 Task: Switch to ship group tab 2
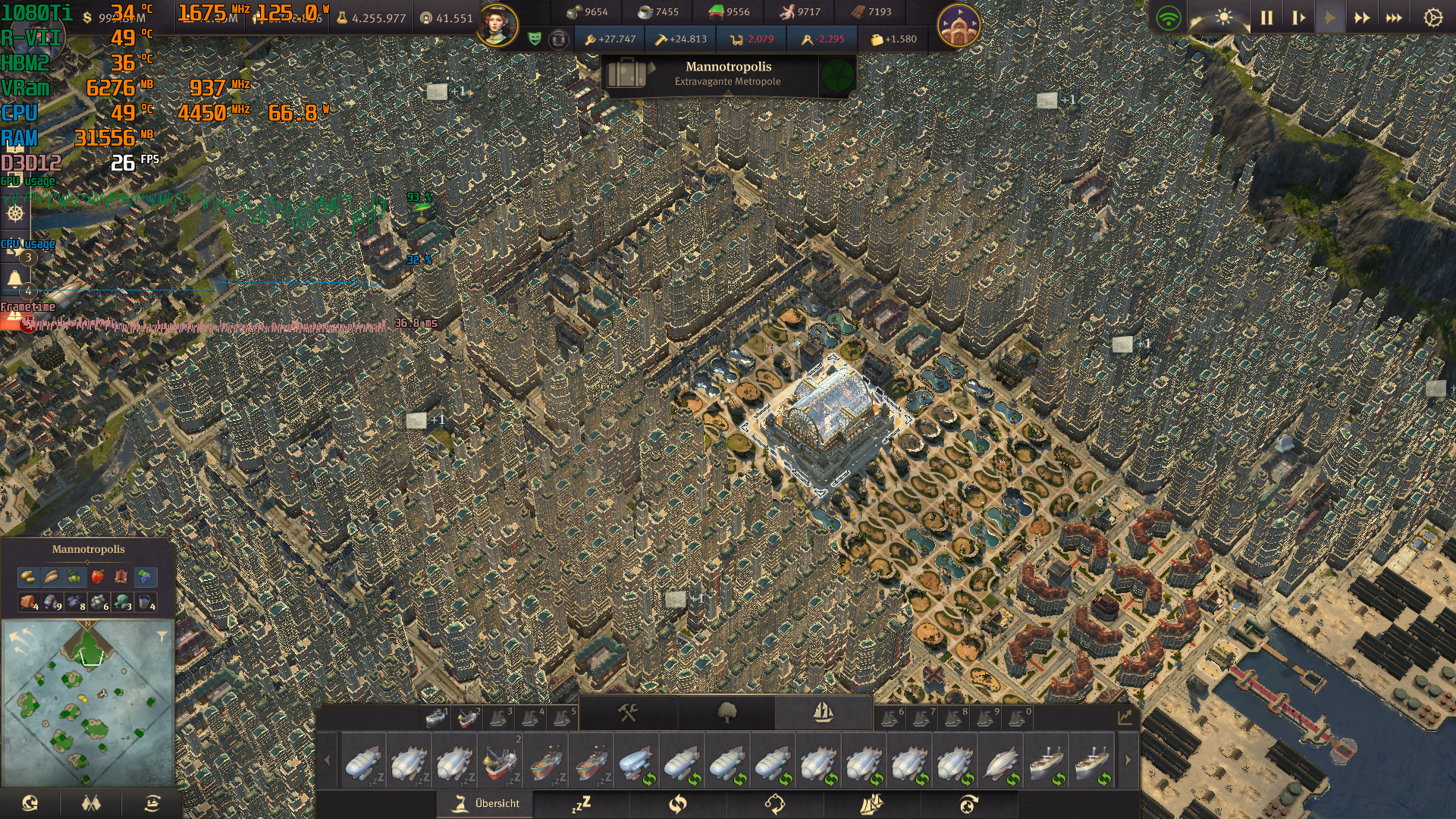pyautogui.click(x=469, y=714)
